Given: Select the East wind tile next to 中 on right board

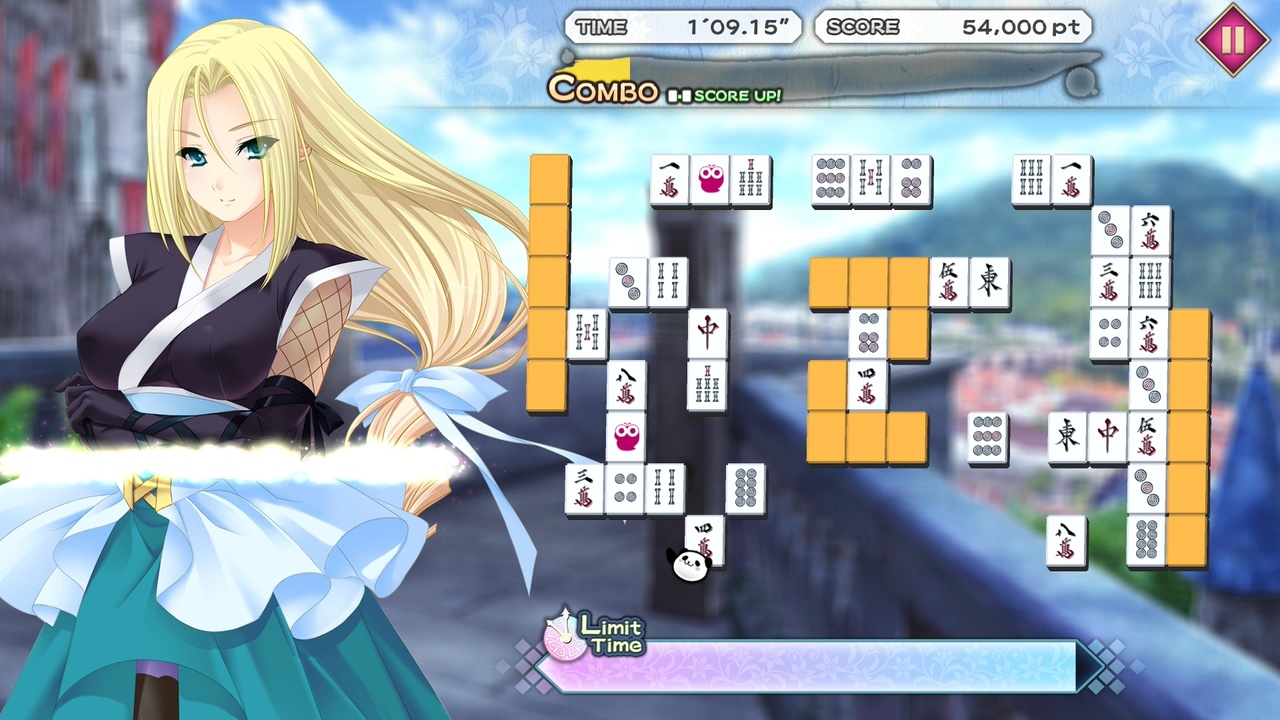Looking at the screenshot, I should [x=1068, y=437].
